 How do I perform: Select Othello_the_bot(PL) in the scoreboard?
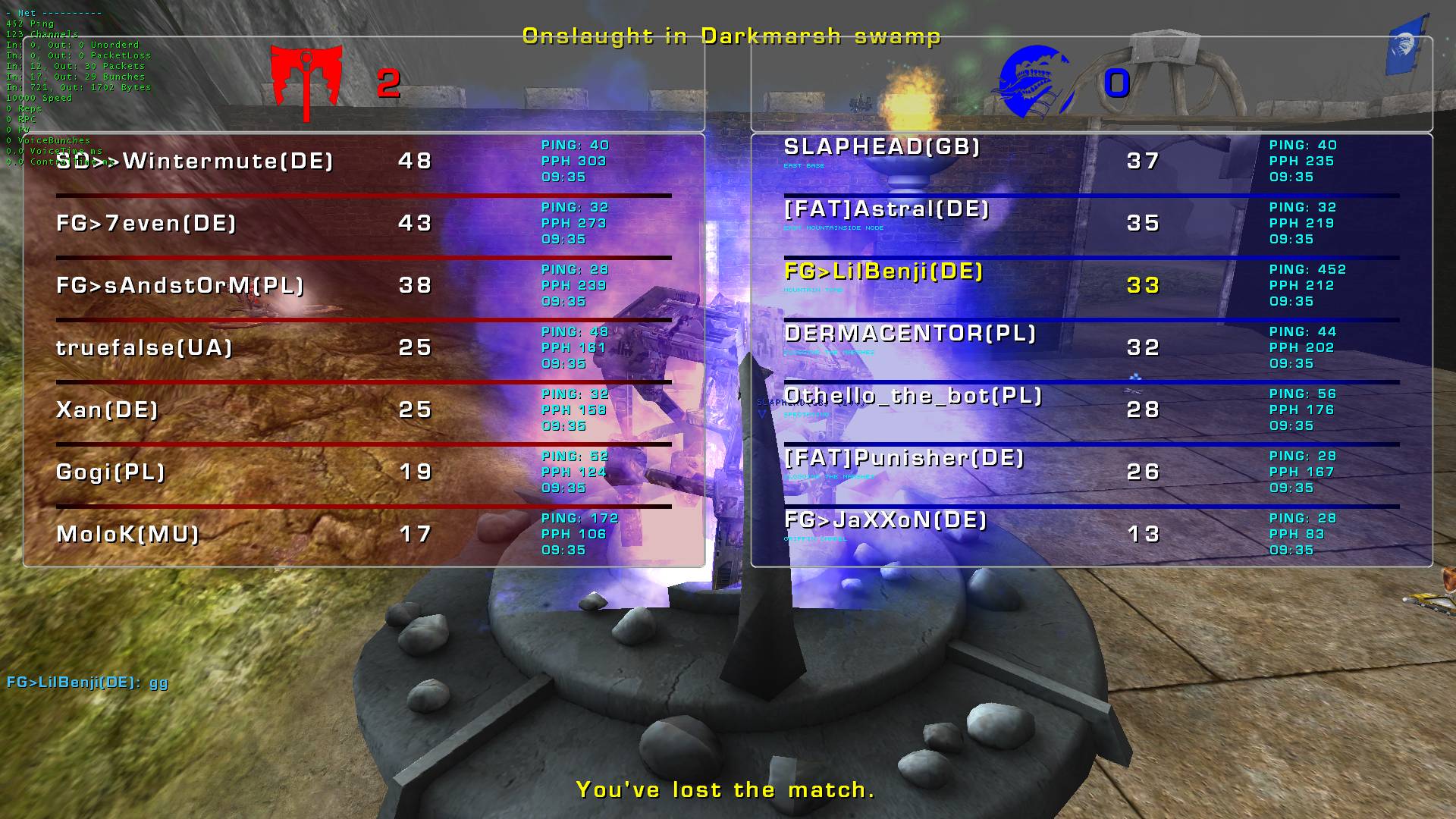[x=913, y=396]
